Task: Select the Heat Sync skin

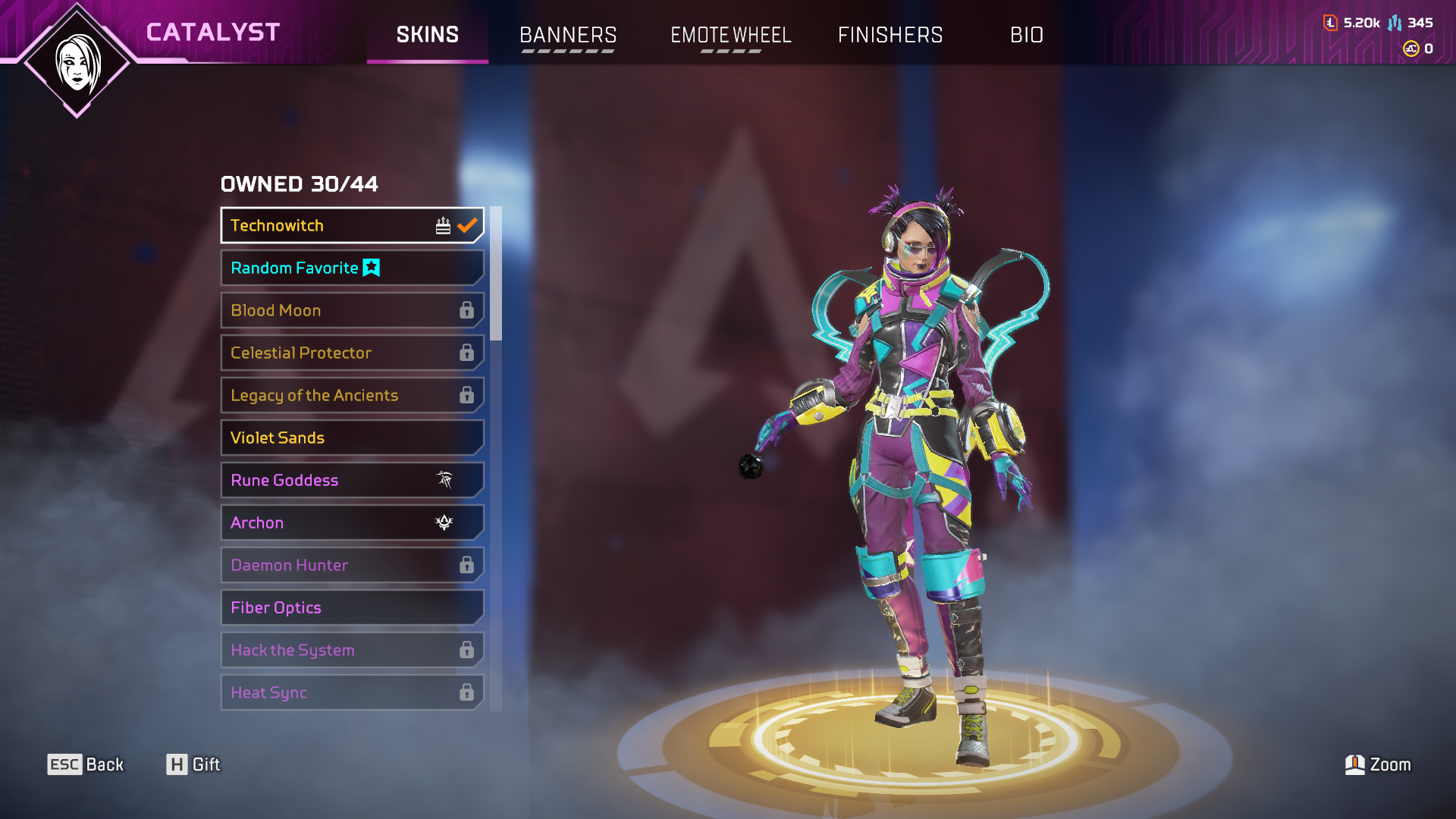Action: (352, 692)
